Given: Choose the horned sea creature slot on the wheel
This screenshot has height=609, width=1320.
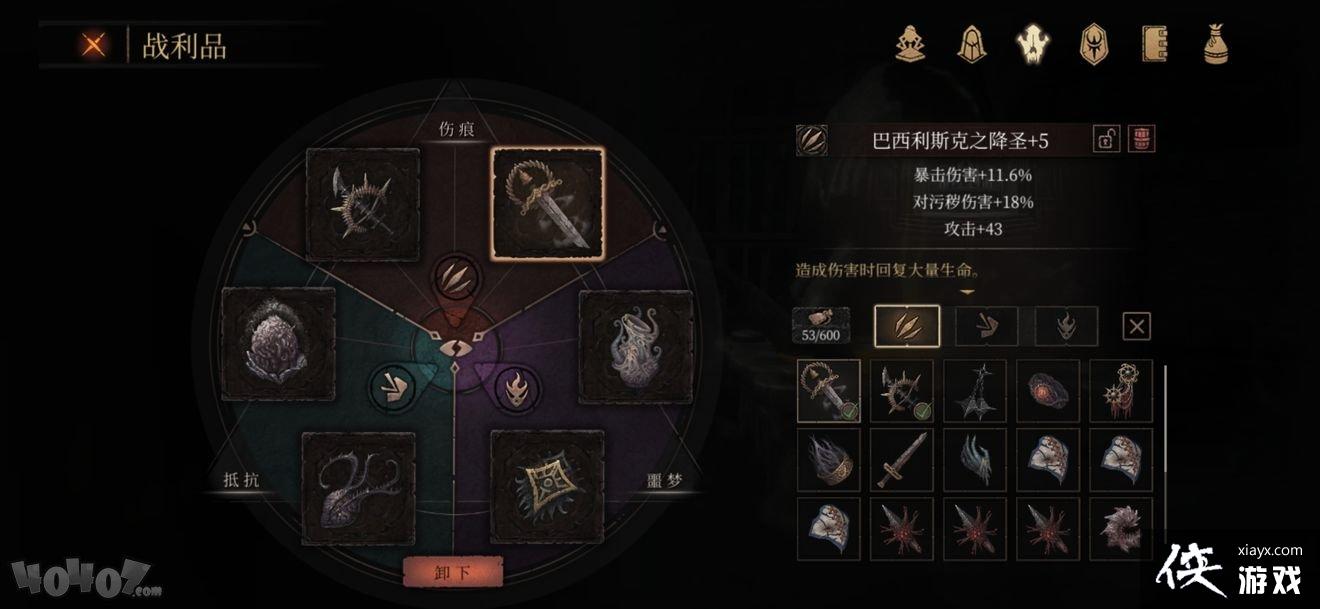Looking at the screenshot, I should coord(358,487).
